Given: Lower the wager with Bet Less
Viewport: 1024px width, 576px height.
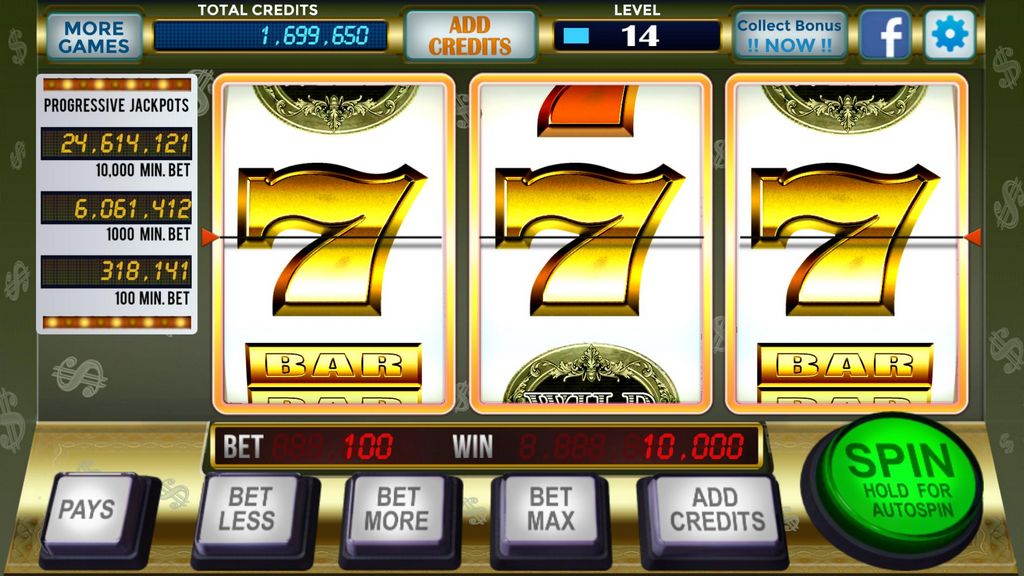Looking at the screenshot, I should 246,508.
